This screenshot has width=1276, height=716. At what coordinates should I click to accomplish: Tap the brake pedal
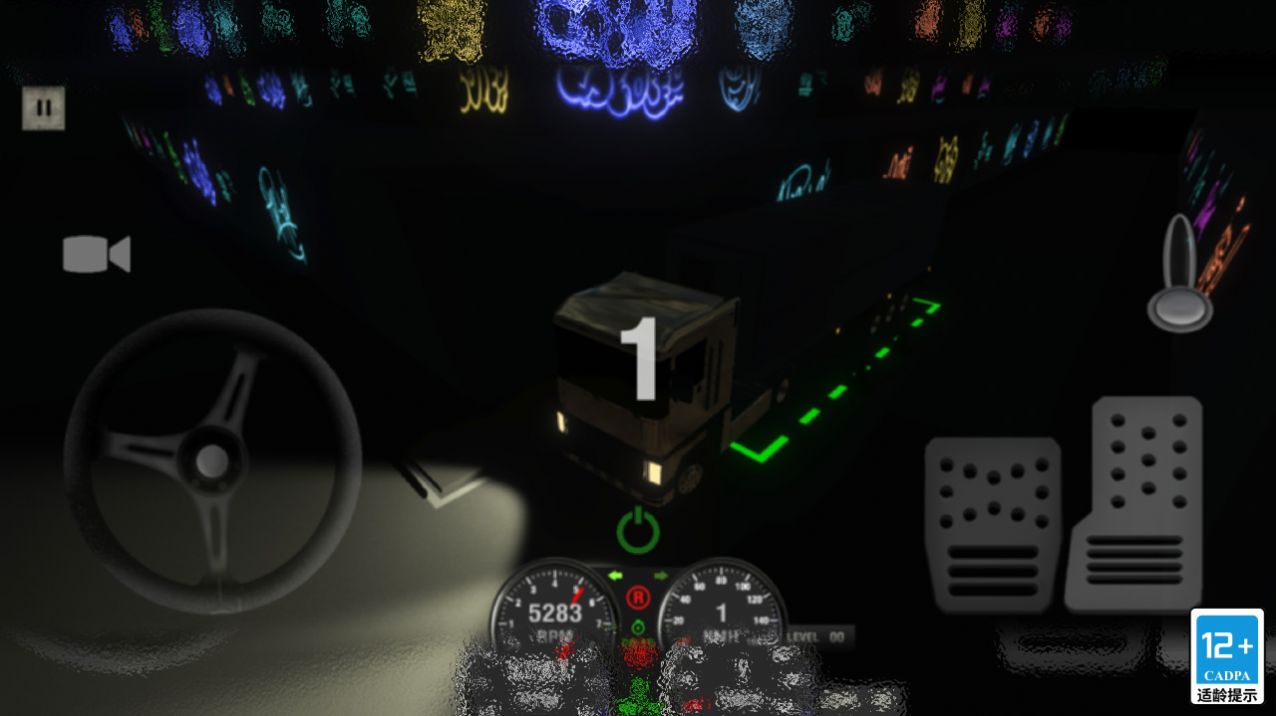coord(992,524)
